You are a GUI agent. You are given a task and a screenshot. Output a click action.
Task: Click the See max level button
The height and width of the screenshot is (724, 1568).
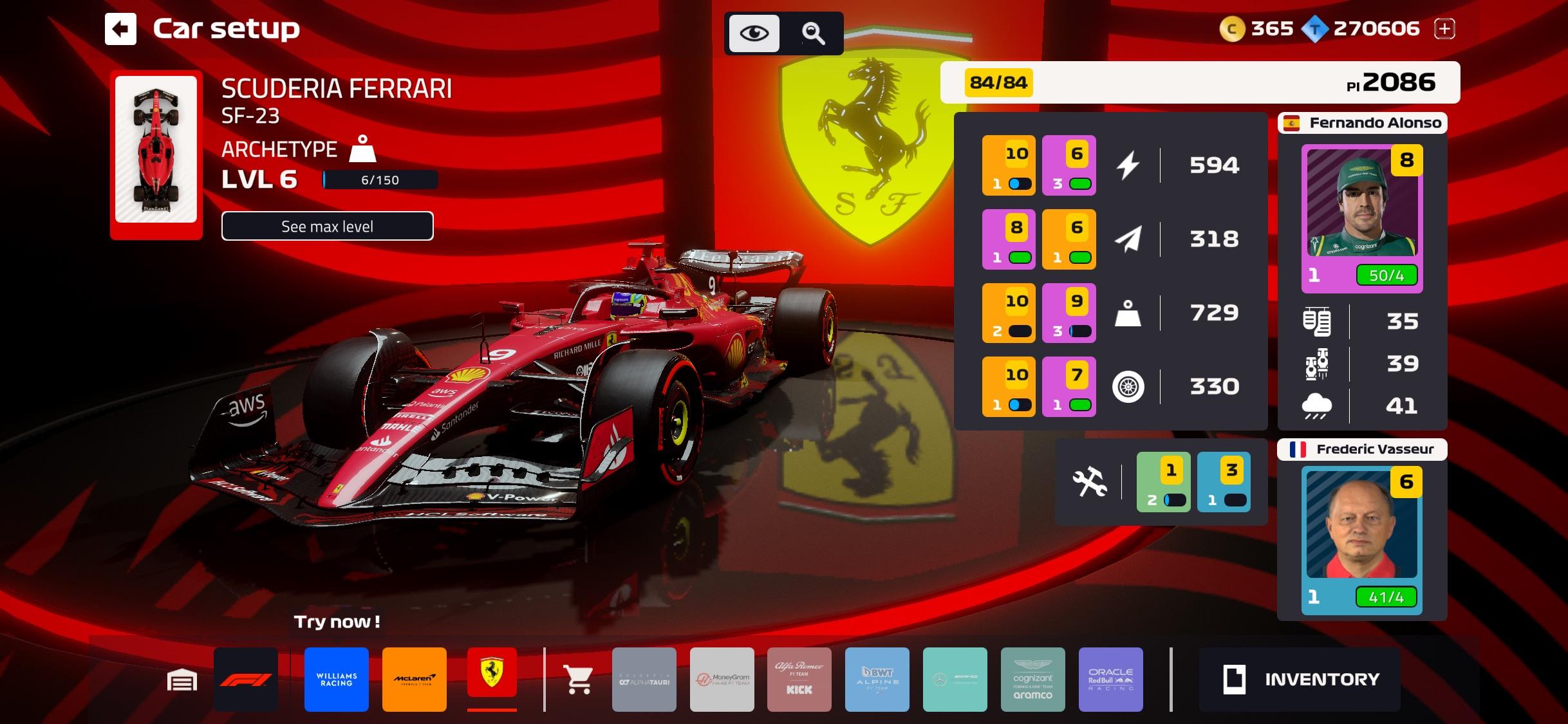(x=327, y=226)
